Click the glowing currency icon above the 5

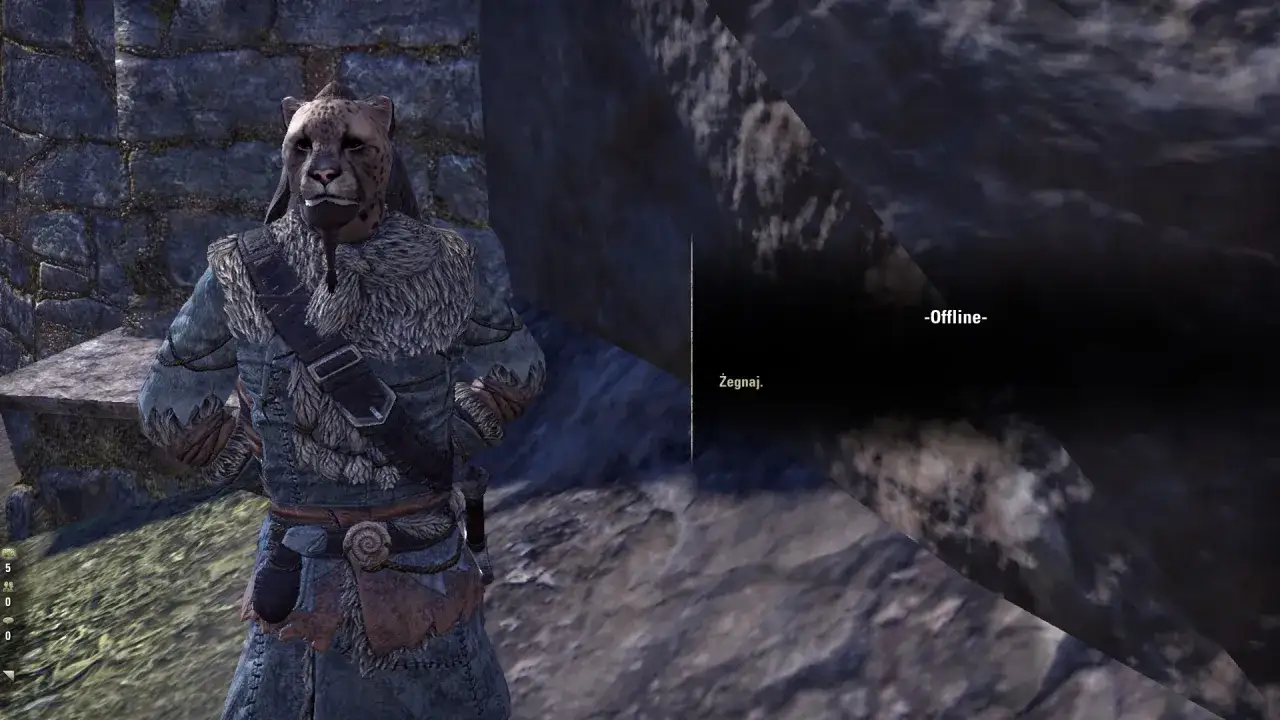click(x=9, y=553)
